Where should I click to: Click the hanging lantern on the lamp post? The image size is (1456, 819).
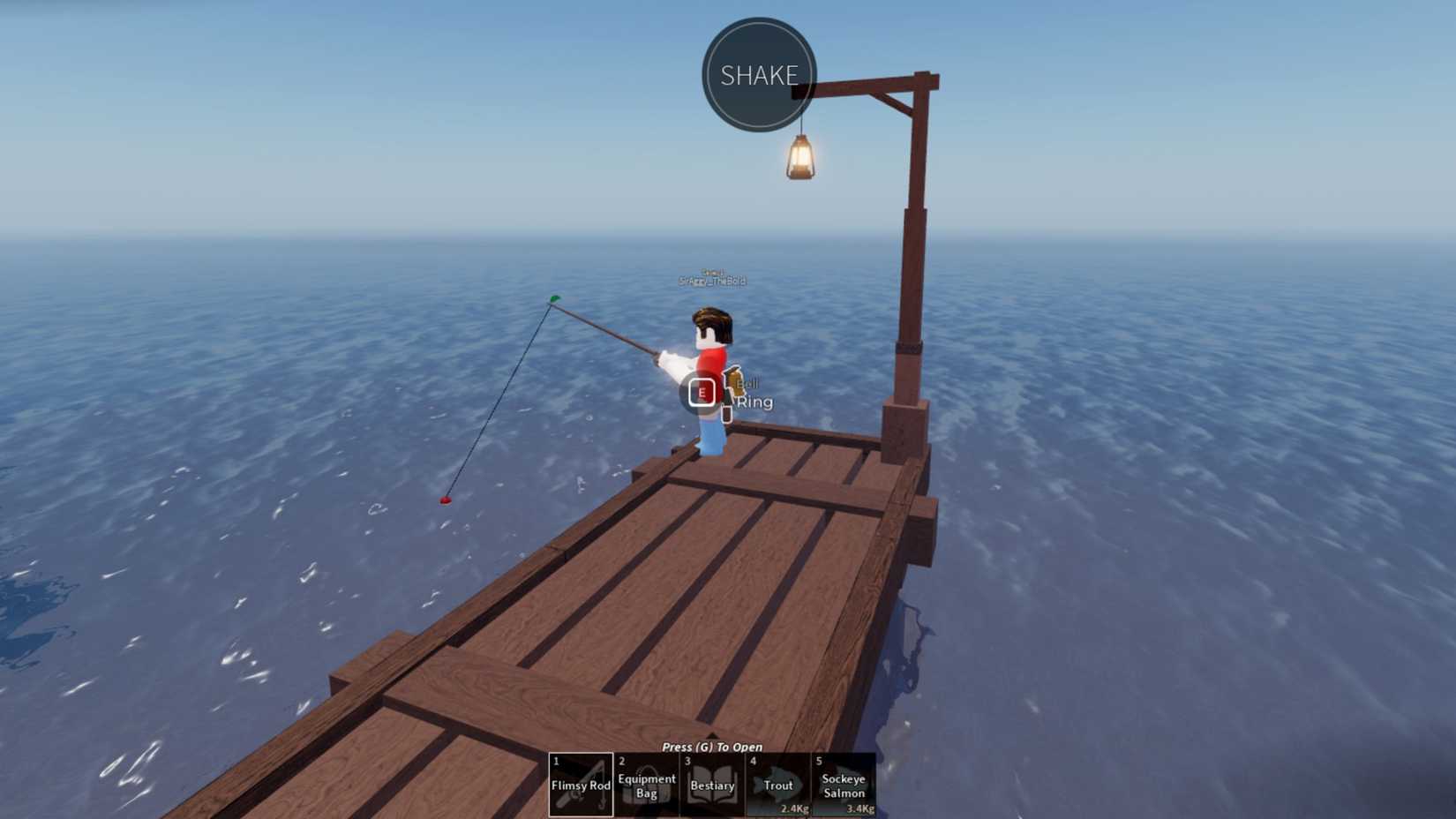click(x=800, y=156)
